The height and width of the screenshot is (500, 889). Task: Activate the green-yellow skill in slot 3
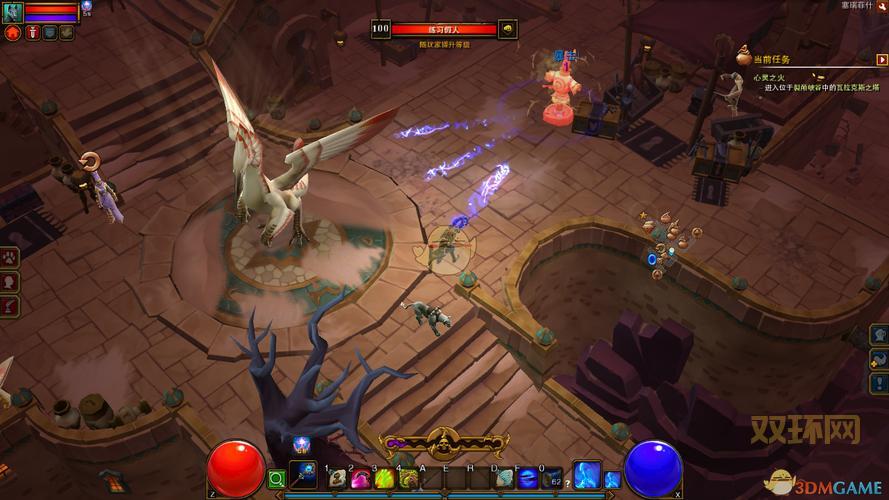(x=383, y=478)
